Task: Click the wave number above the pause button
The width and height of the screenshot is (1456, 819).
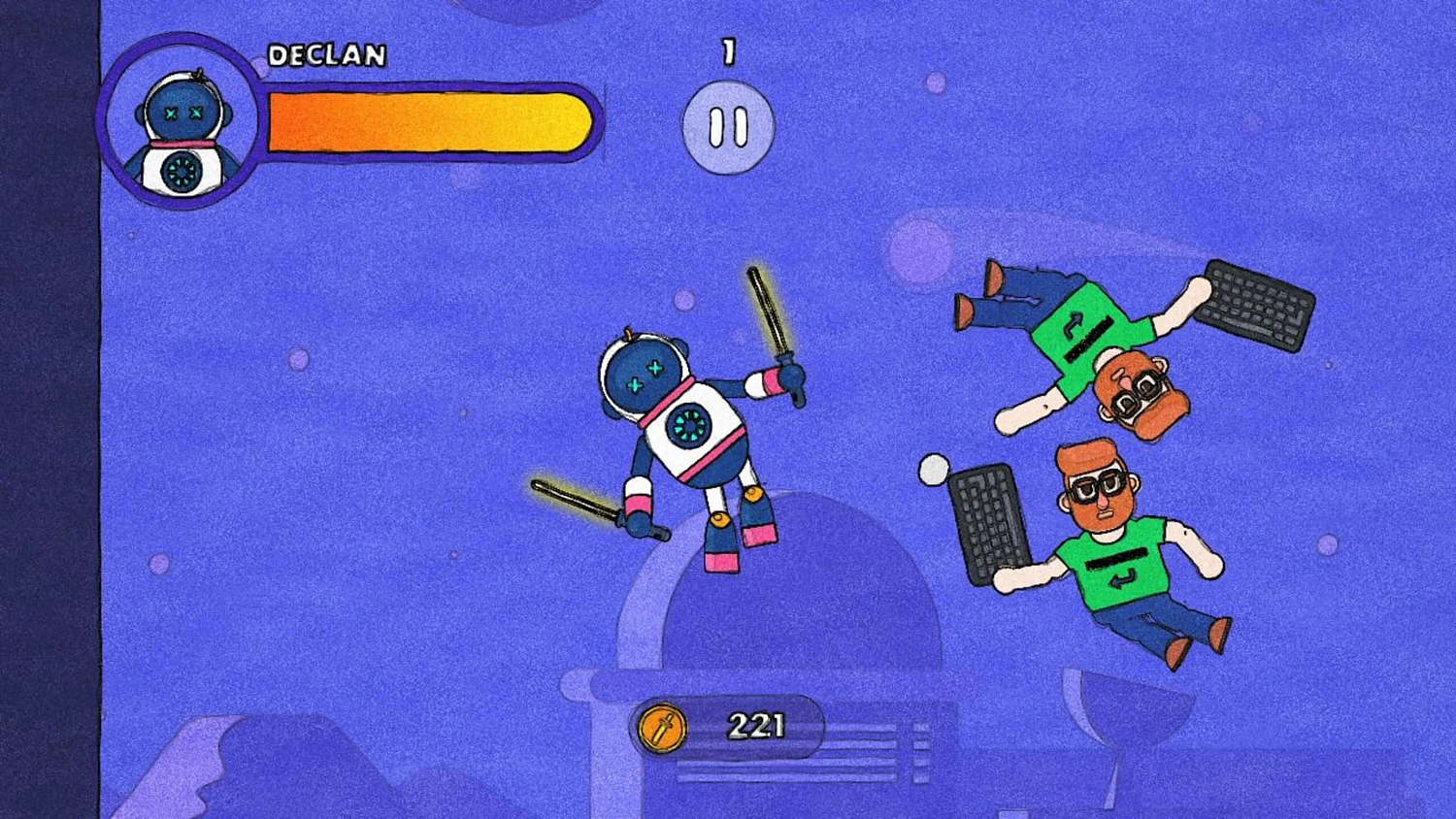Action: pyautogui.click(x=728, y=53)
